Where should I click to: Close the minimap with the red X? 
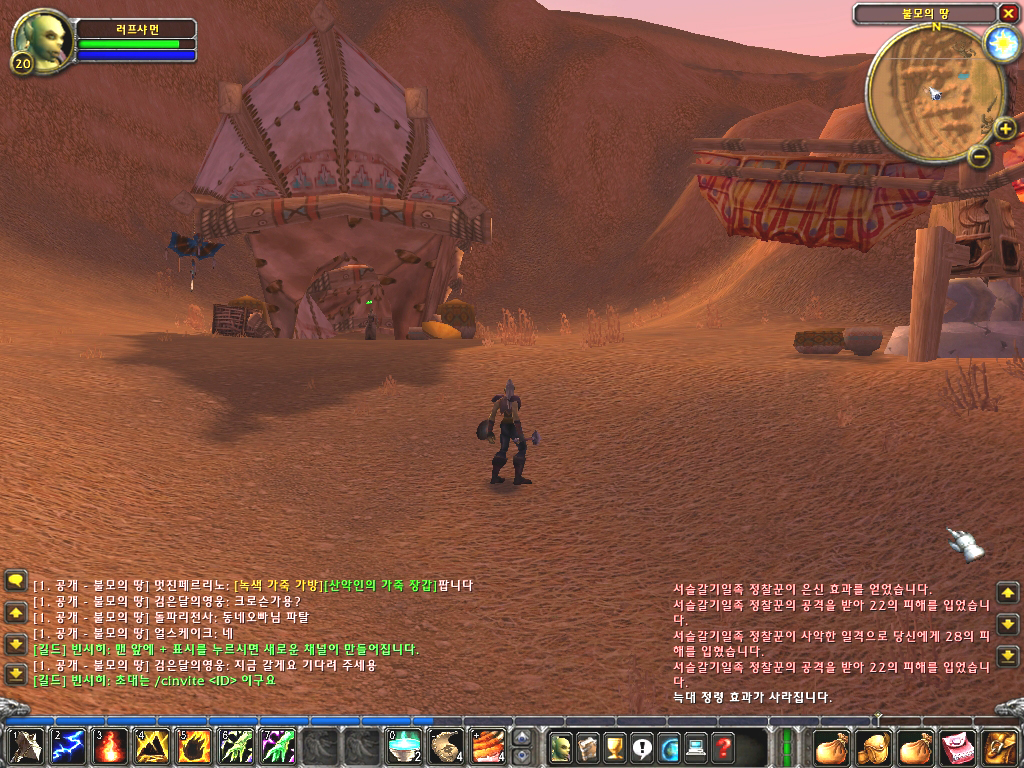coord(1007,13)
